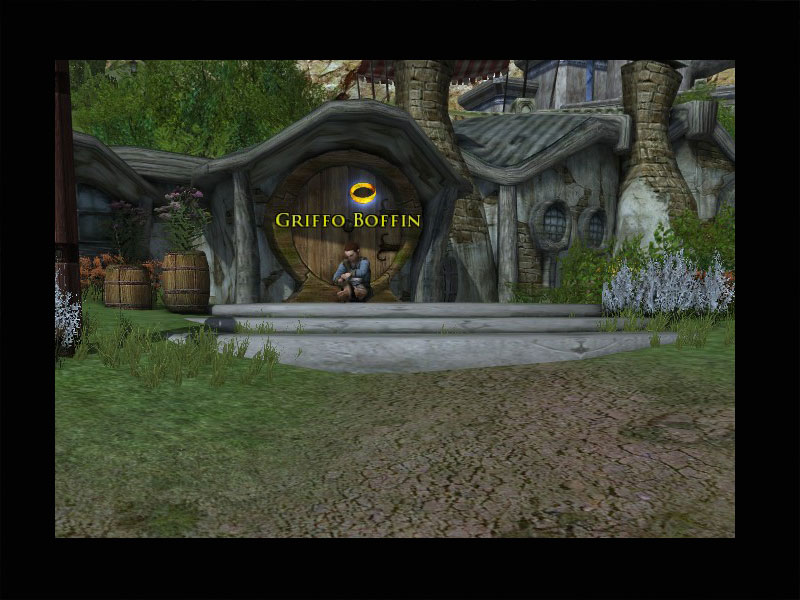Image resolution: width=800 pixels, height=600 pixels.
Task: Click the gold quest ring above Griffo Boffin
Action: [361, 190]
